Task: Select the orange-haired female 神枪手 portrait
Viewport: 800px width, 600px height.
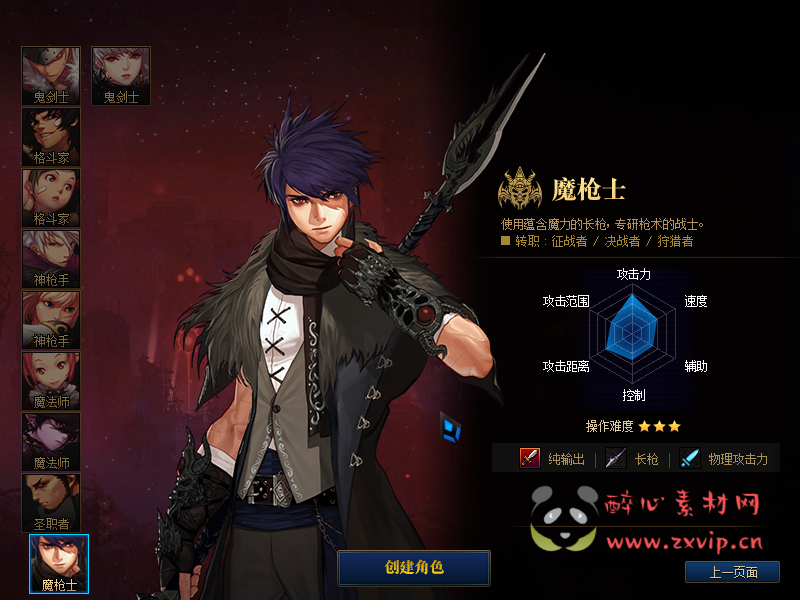Action: coord(51,320)
